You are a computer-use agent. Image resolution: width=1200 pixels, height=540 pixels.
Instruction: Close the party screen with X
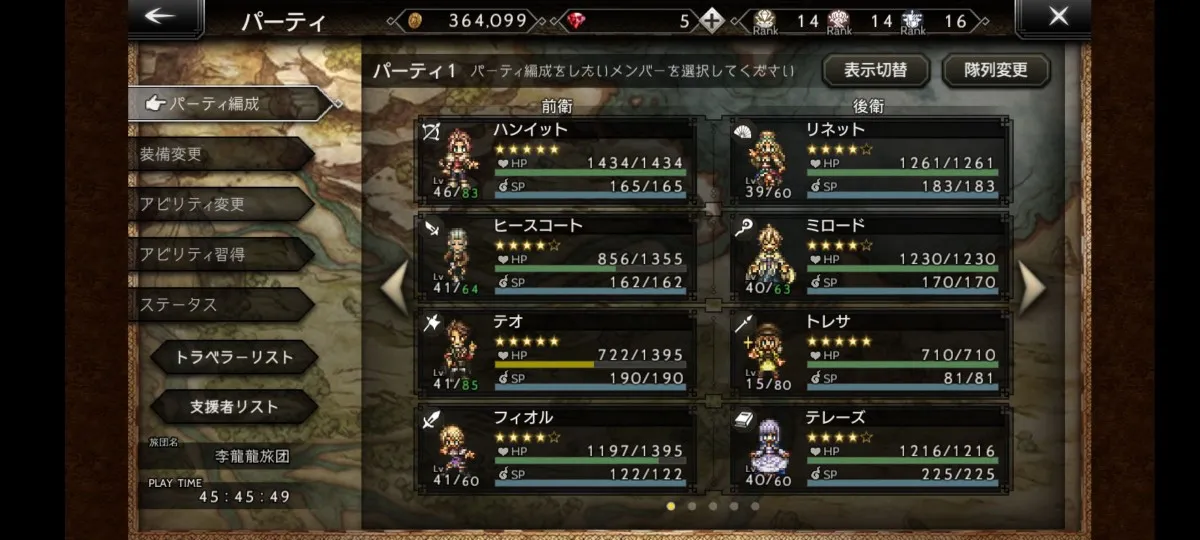(x=1058, y=17)
